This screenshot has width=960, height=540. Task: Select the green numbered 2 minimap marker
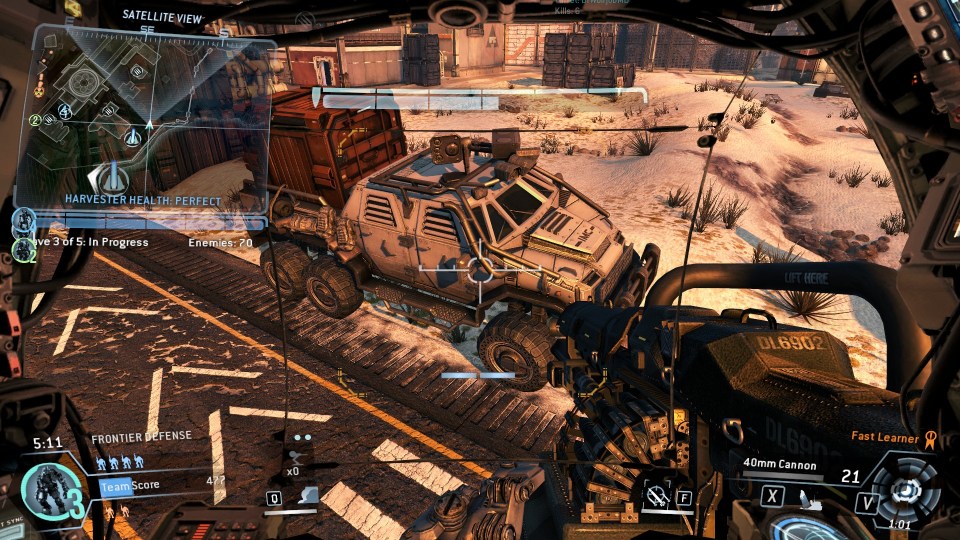pyautogui.click(x=35, y=120)
